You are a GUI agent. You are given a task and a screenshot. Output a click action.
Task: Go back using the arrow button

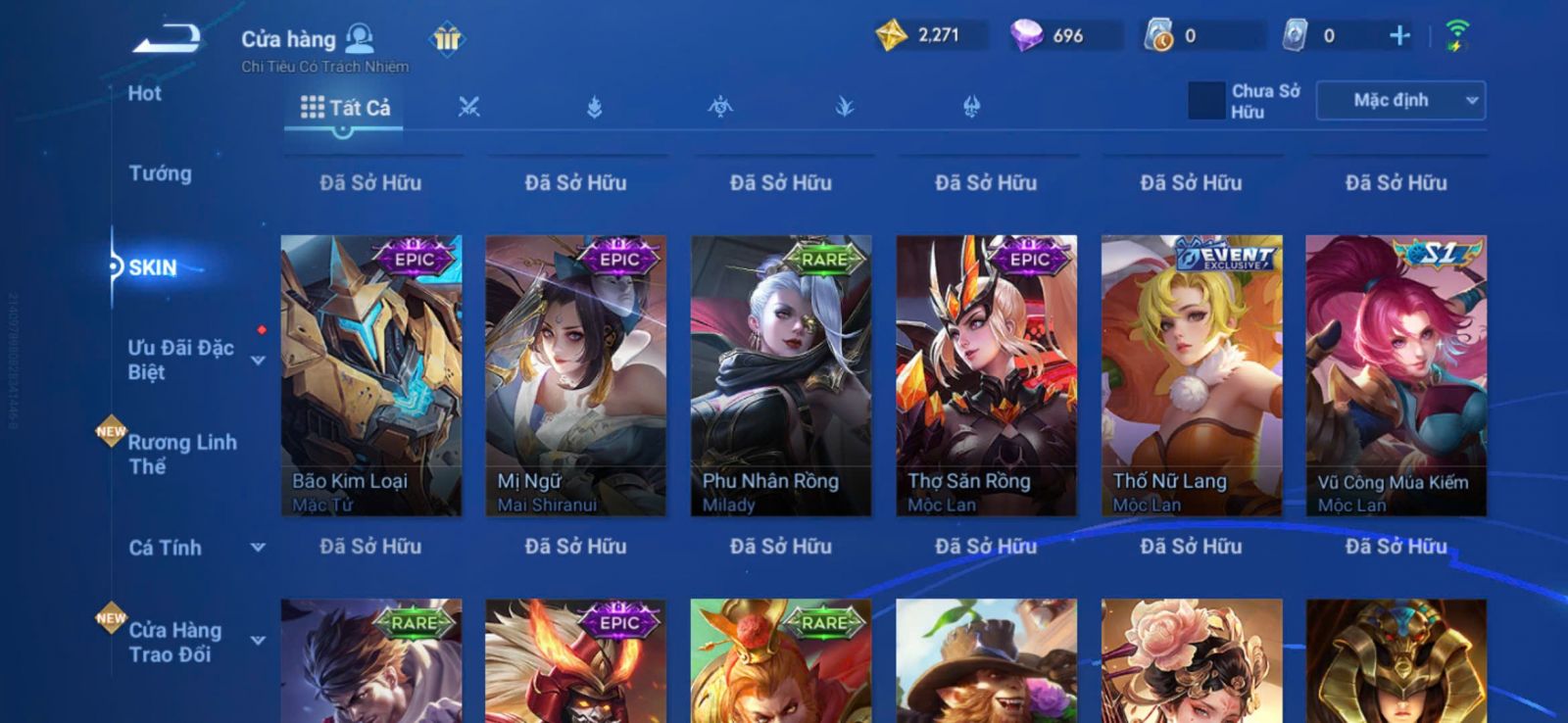167,39
